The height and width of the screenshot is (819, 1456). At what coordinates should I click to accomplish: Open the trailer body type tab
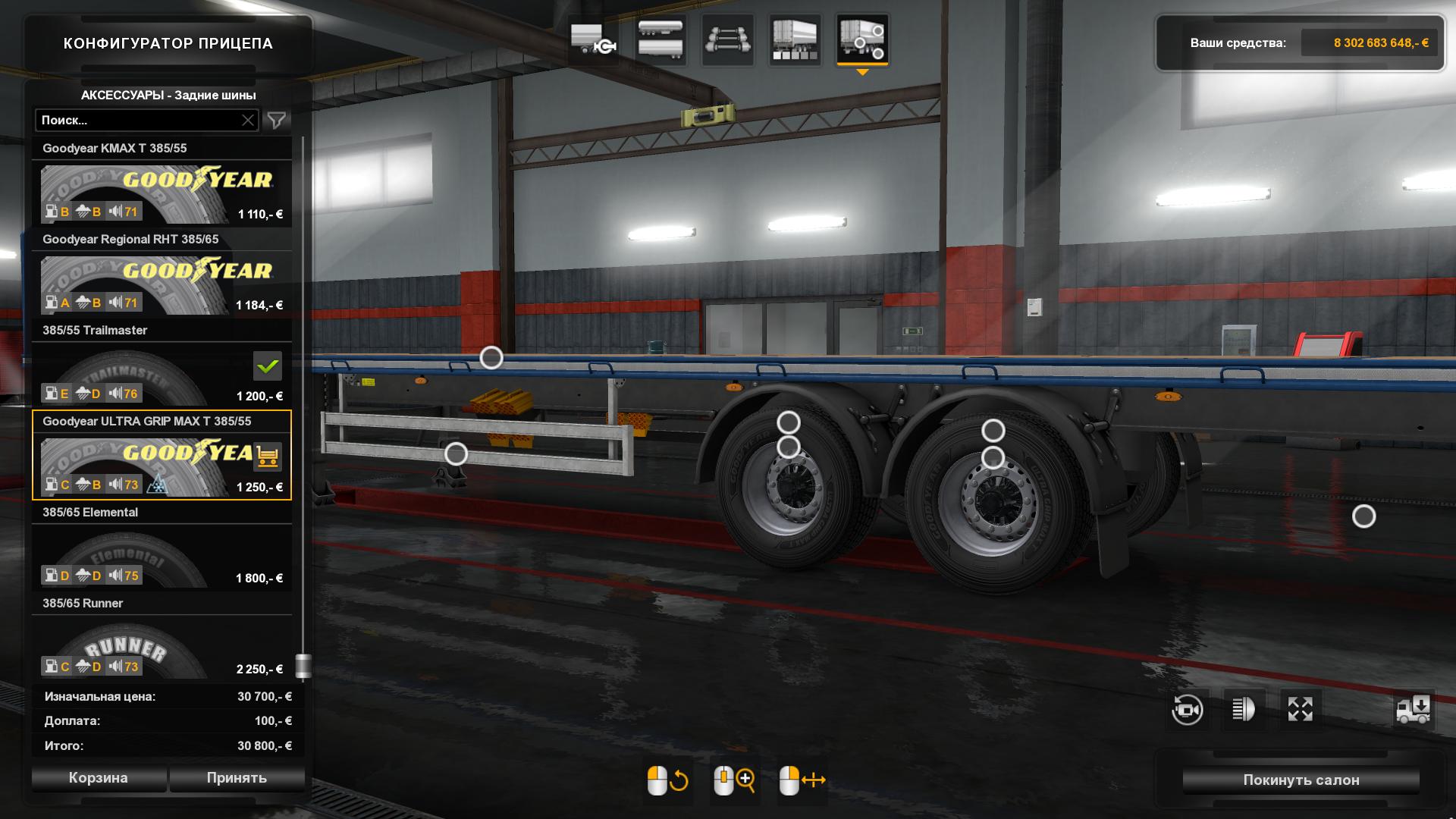[660, 39]
